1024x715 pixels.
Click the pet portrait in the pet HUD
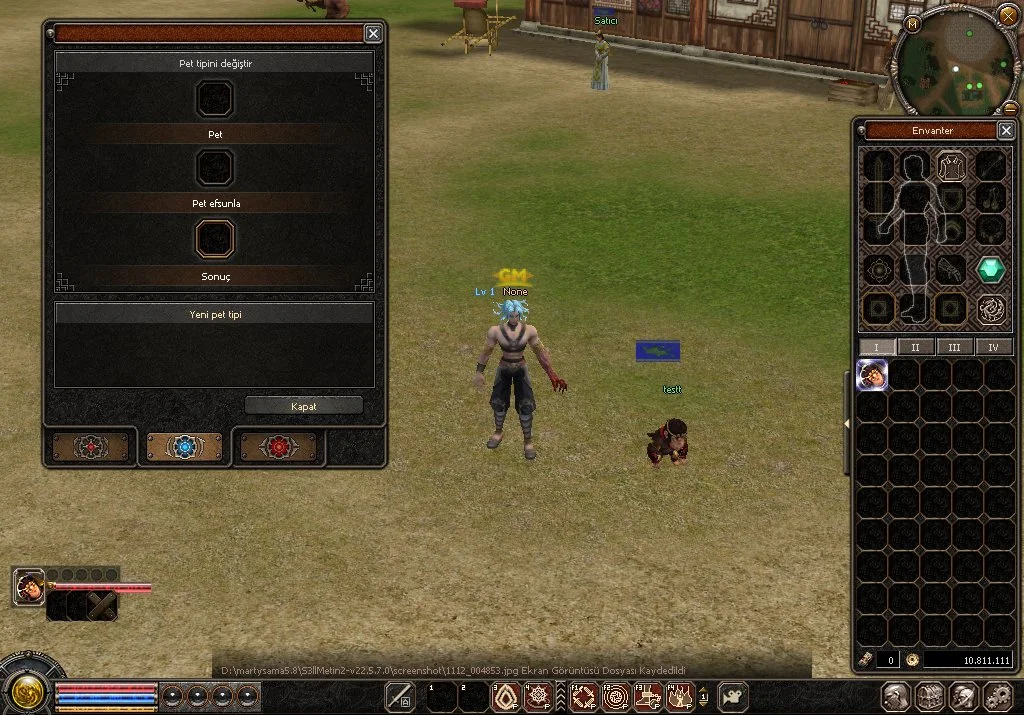click(x=30, y=586)
